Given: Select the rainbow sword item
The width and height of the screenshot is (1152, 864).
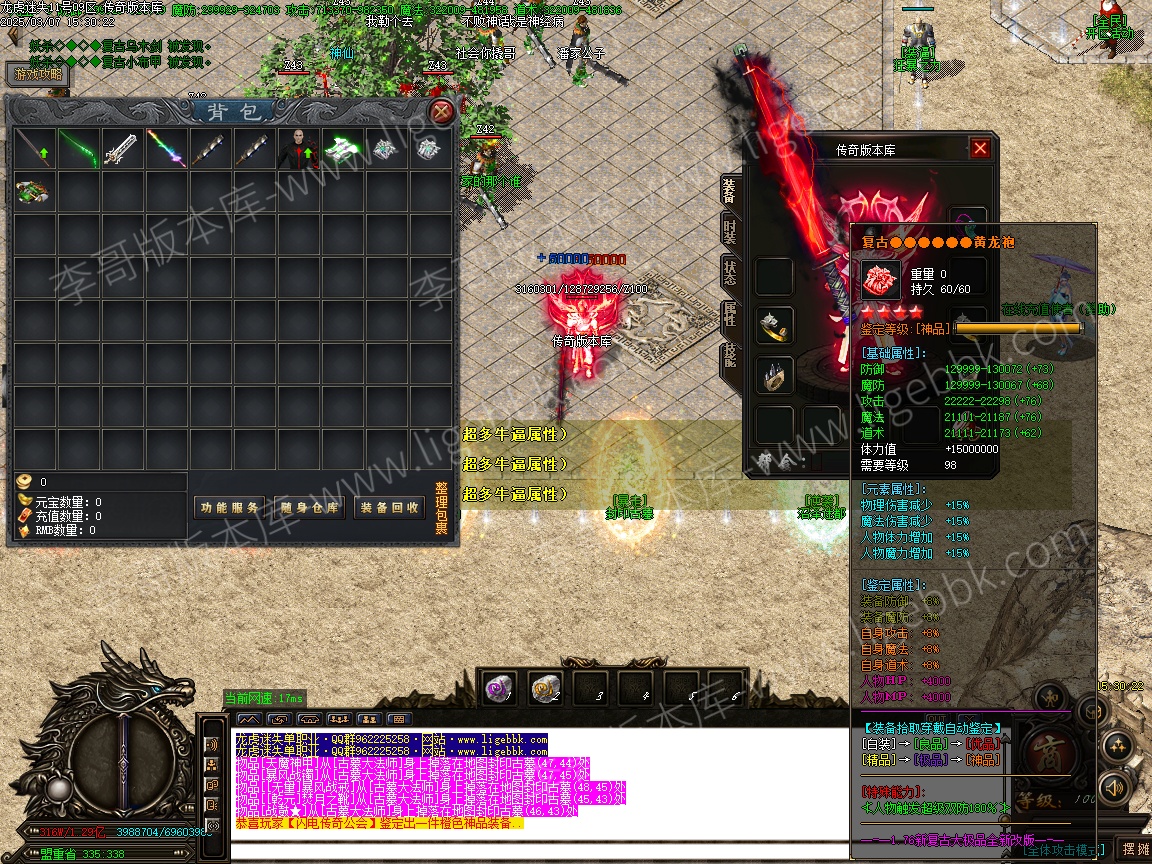Looking at the screenshot, I should click(x=166, y=149).
